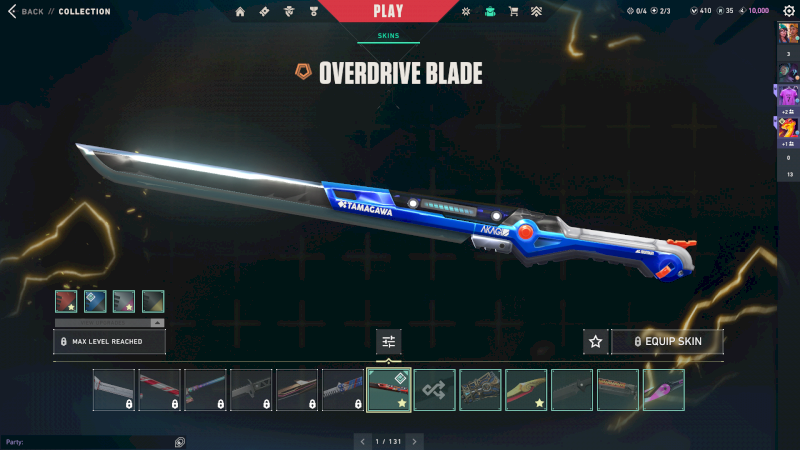Open the skin filter sliders button

point(389,342)
